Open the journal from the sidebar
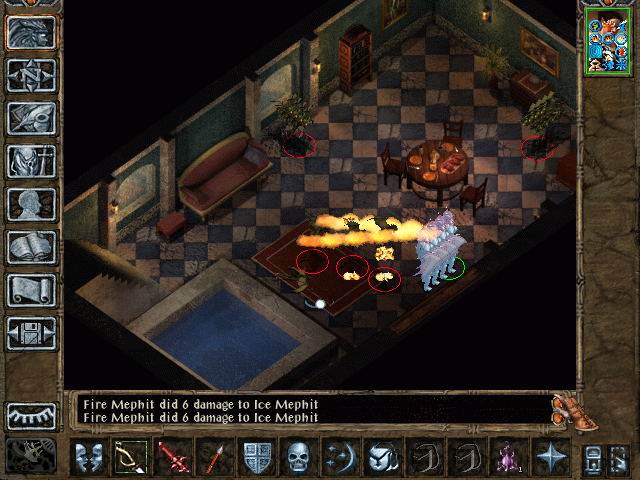The image size is (640, 480). coord(31,118)
